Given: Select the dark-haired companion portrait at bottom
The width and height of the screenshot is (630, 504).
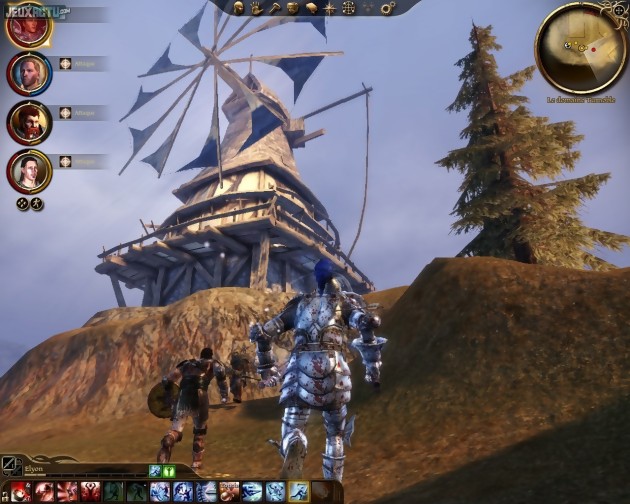Looking at the screenshot, I should click(29, 170).
